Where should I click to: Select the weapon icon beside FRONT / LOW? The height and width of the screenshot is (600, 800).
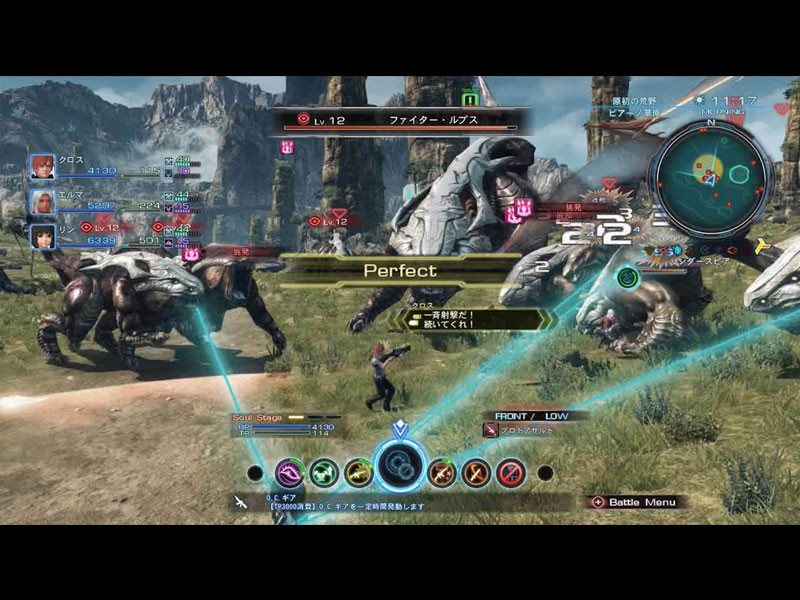(491, 430)
